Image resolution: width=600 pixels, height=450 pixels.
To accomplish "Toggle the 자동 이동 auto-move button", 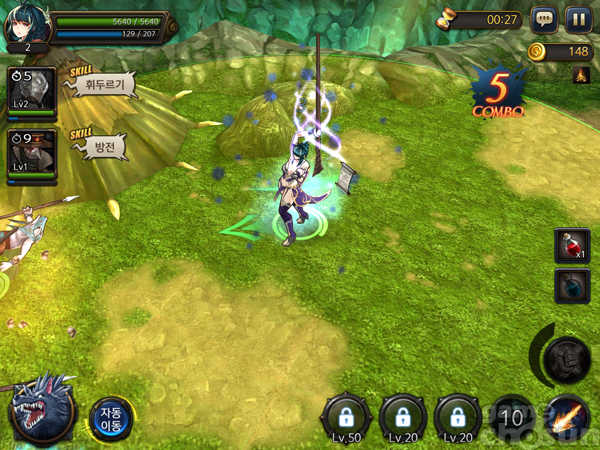I will [x=109, y=417].
